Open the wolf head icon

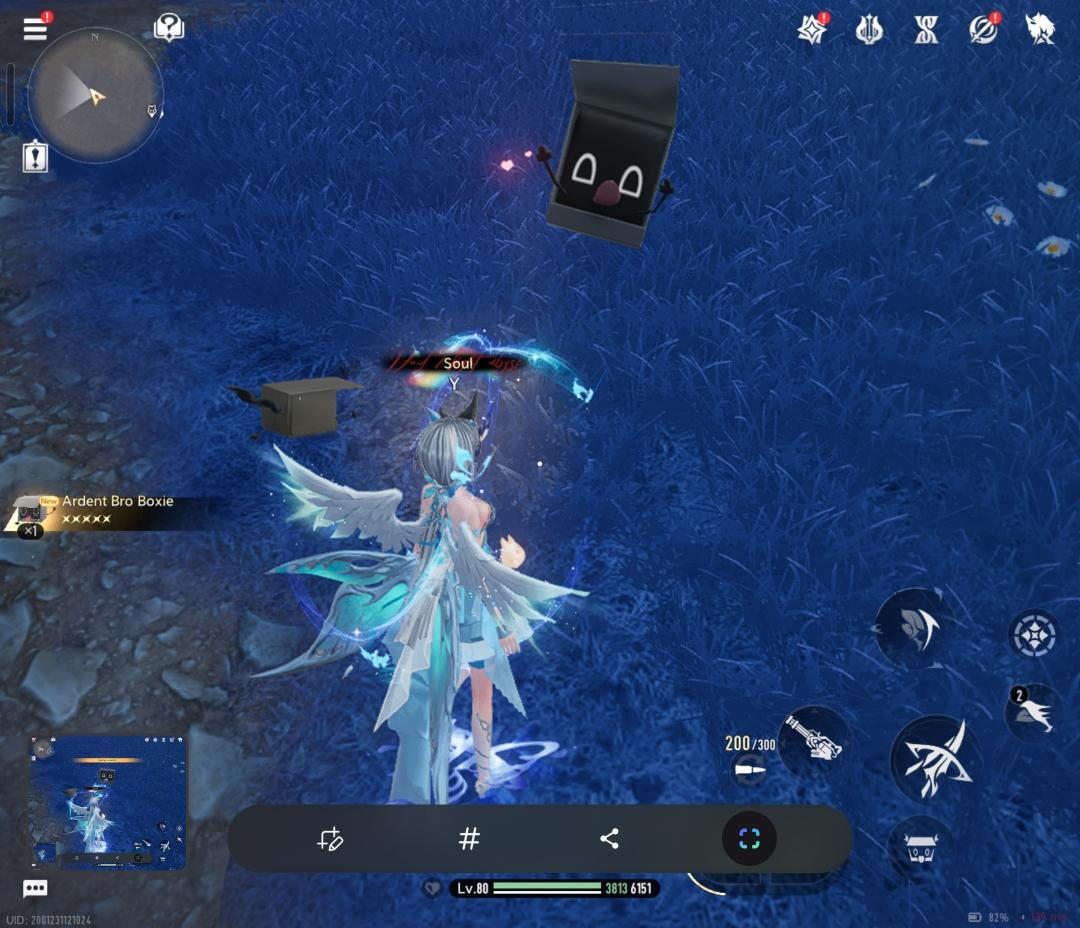(x=1040, y=29)
